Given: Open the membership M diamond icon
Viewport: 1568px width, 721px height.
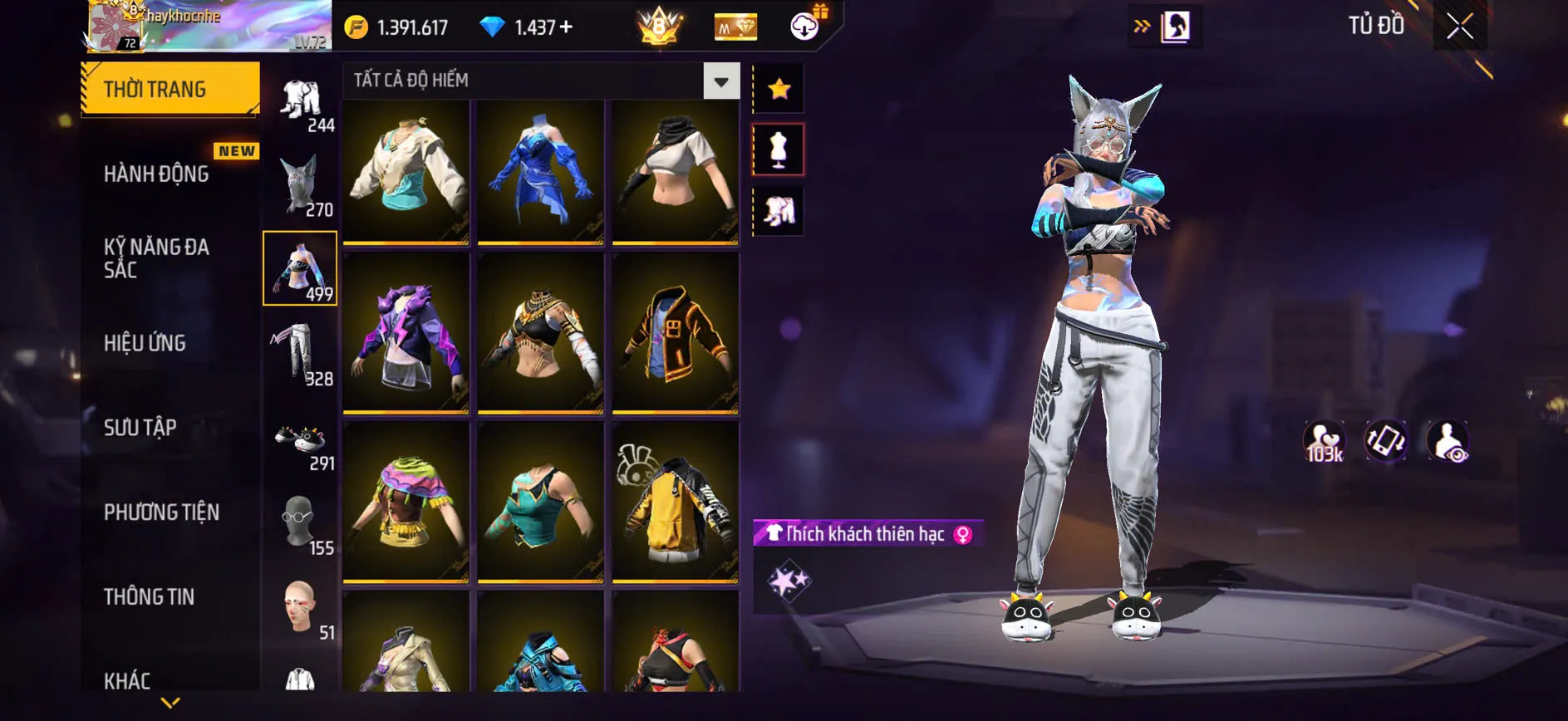Looking at the screenshot, I should tap(735, 26).
